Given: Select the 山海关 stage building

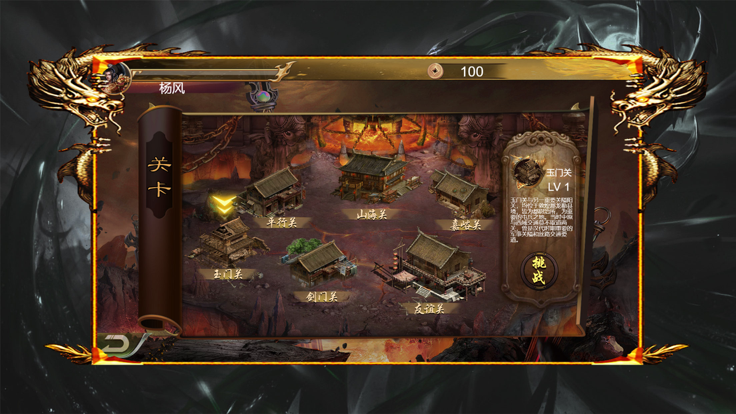Looking at the screenshot, I should click(x=369, y=177).
